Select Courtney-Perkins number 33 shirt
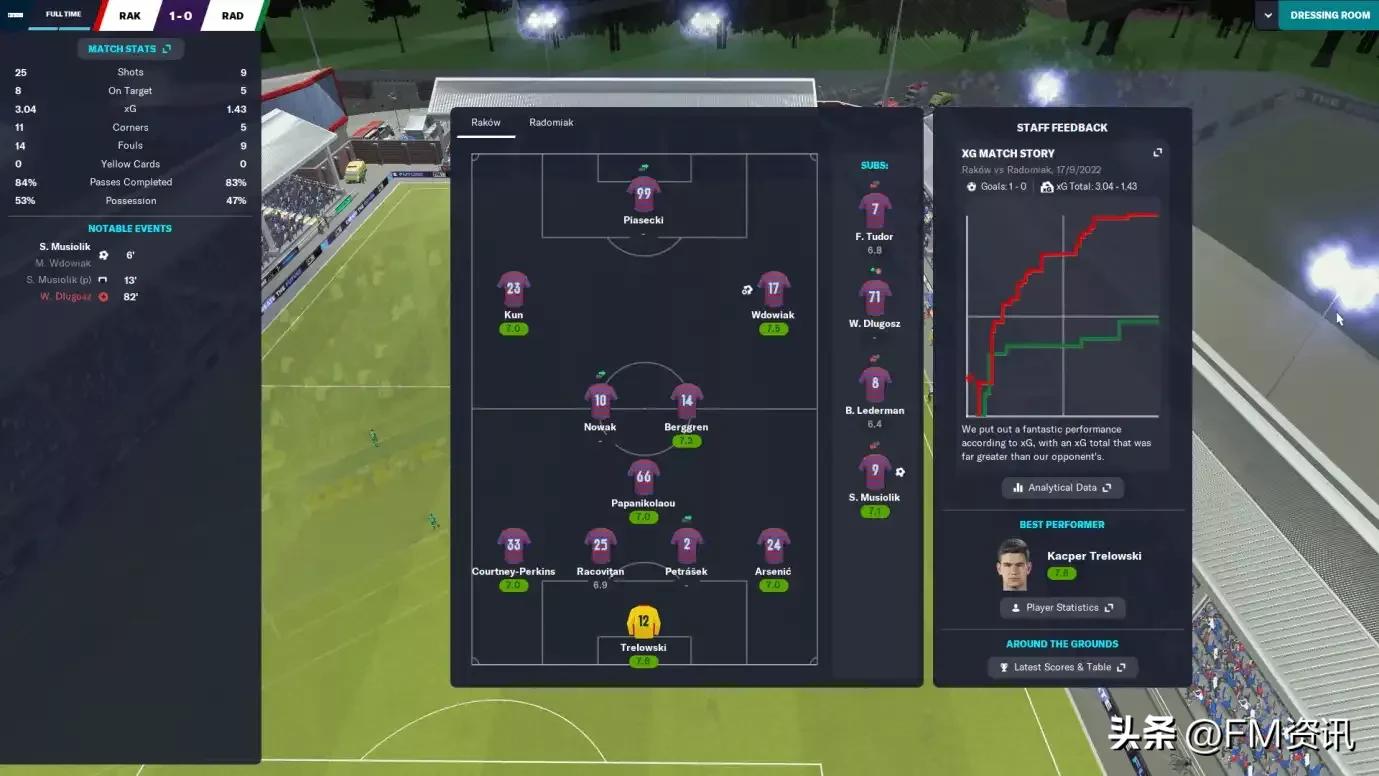1379x776 pixels. [513, 546]
